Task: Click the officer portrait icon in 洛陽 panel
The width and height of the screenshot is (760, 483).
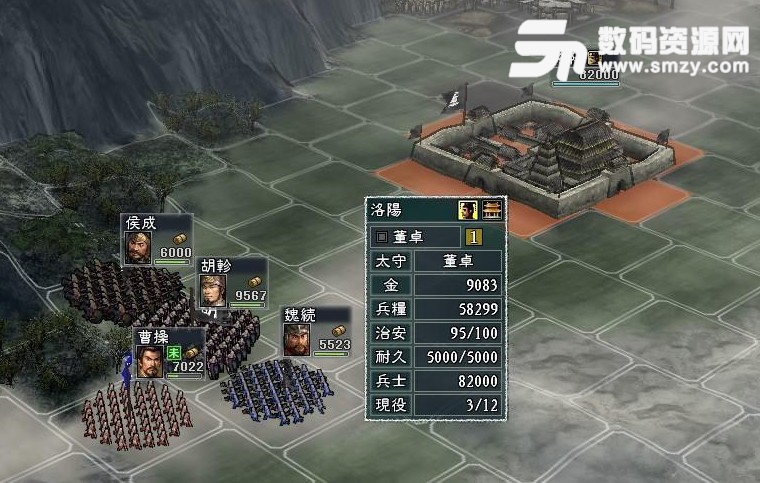Action: (x=467, y=209)
